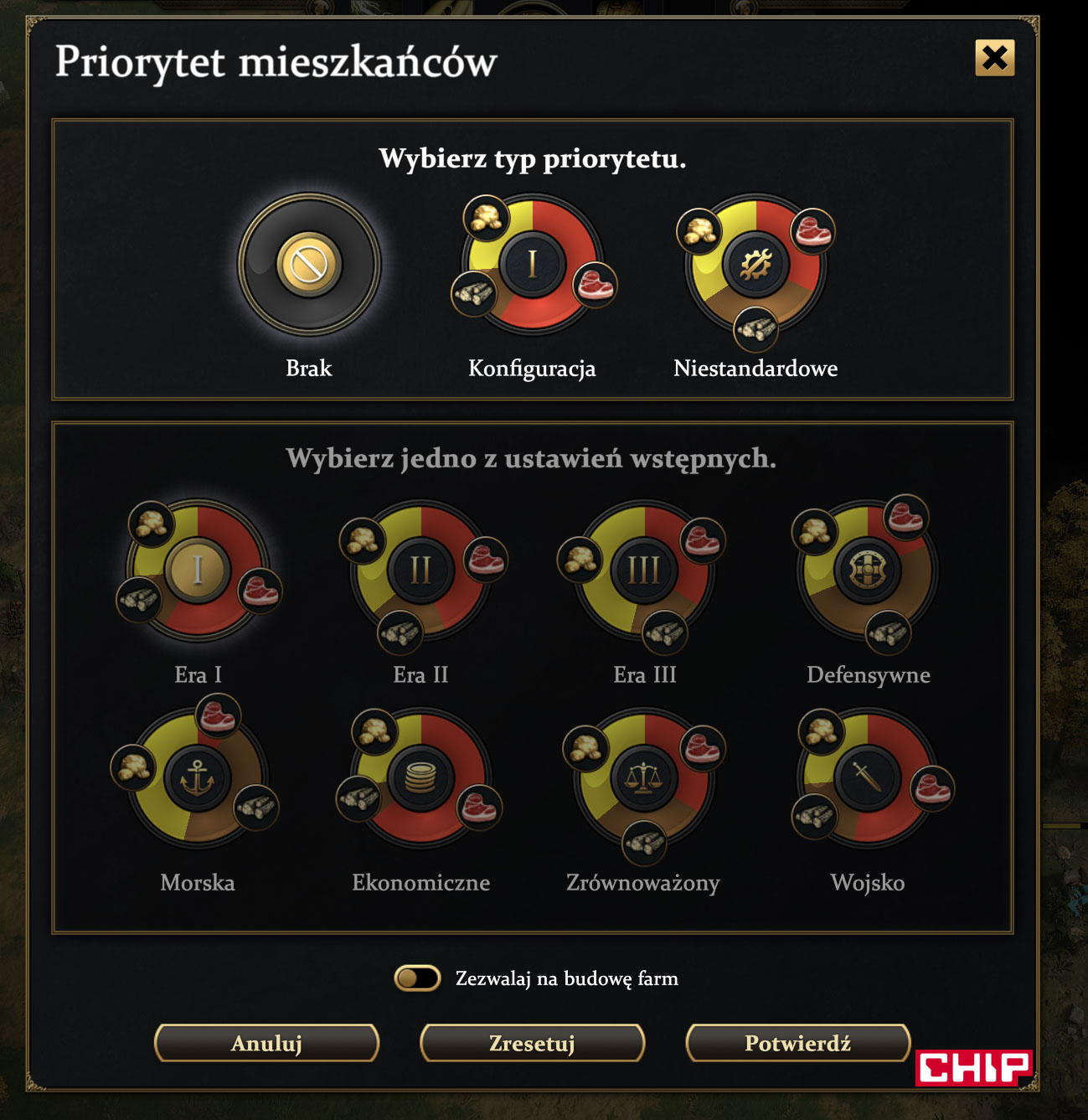Click the Anuluj button
Viewport: 1088px width, 1120px height.
point(267,1043)
